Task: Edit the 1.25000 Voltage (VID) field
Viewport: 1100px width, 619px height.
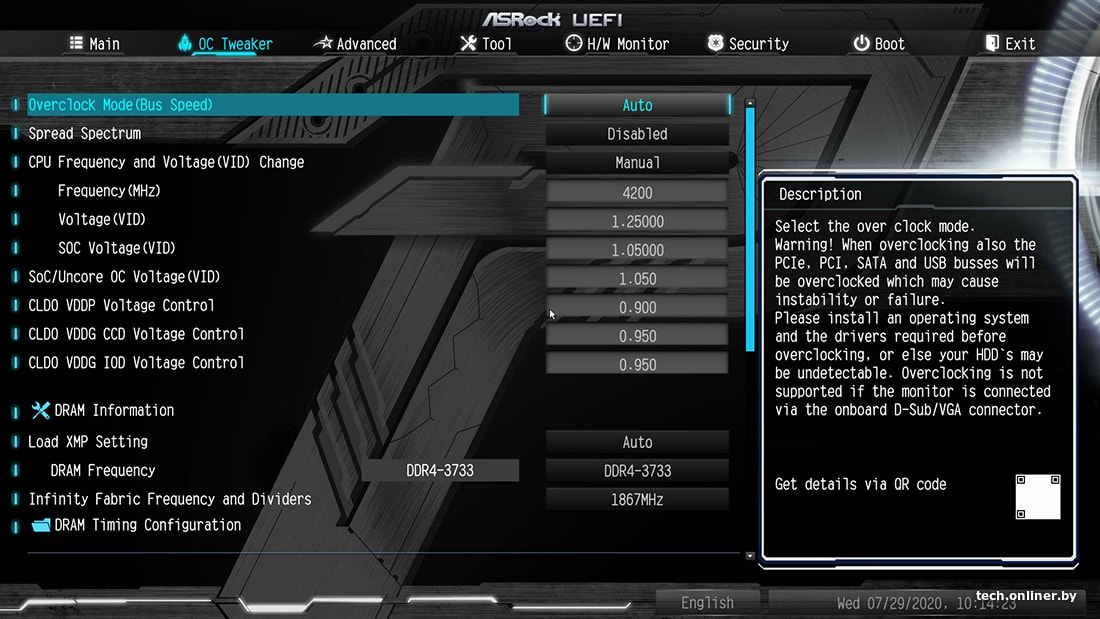Action: coord(637,221)
